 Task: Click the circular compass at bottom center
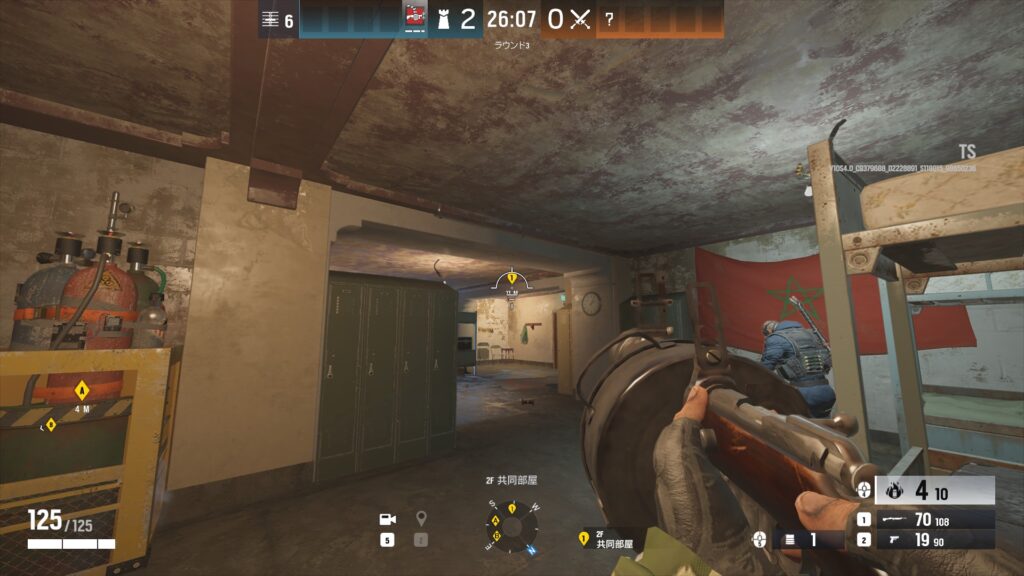511,525
